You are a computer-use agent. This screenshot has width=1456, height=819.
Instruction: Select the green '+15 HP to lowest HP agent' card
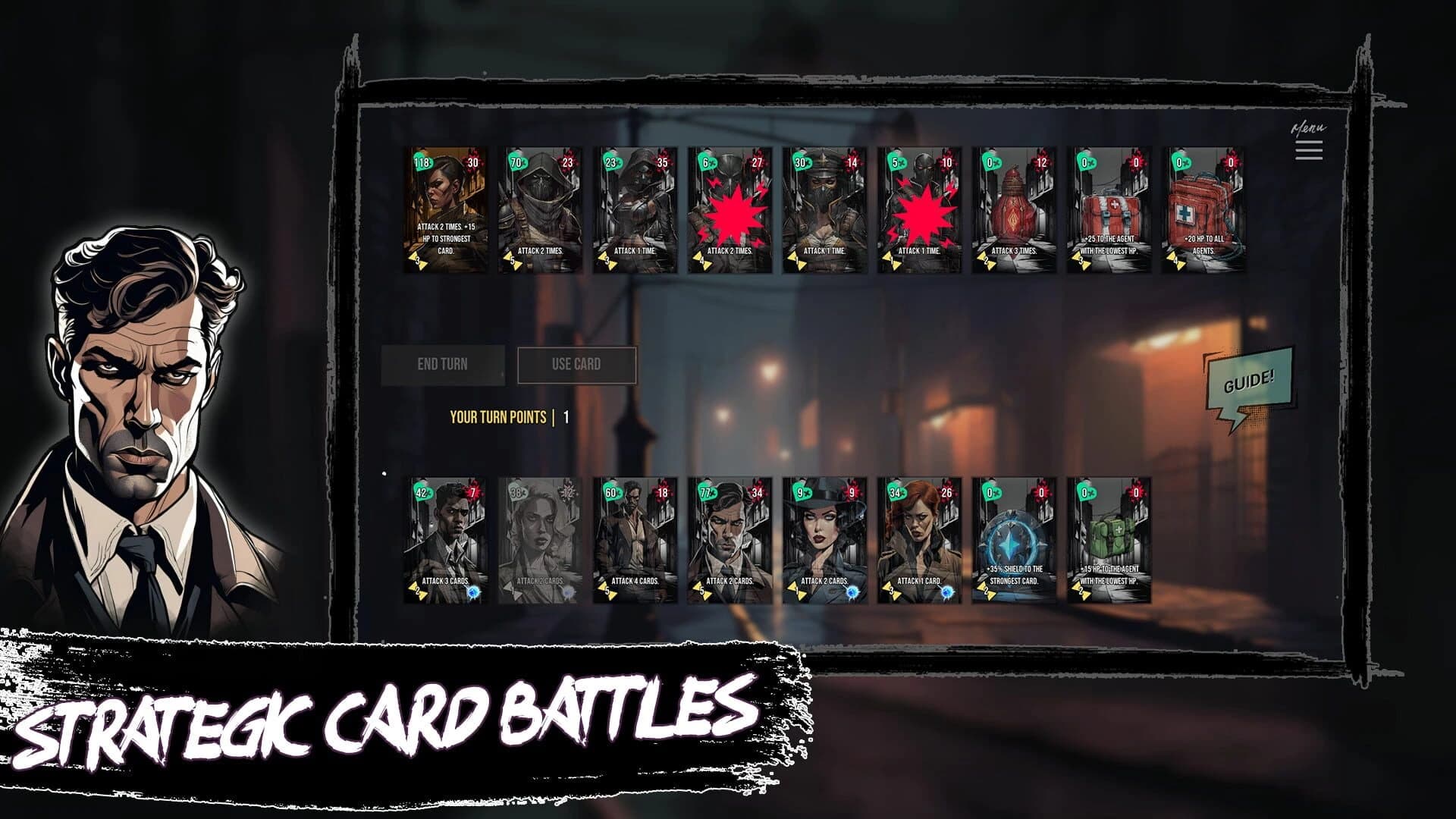pos(1109,538)
